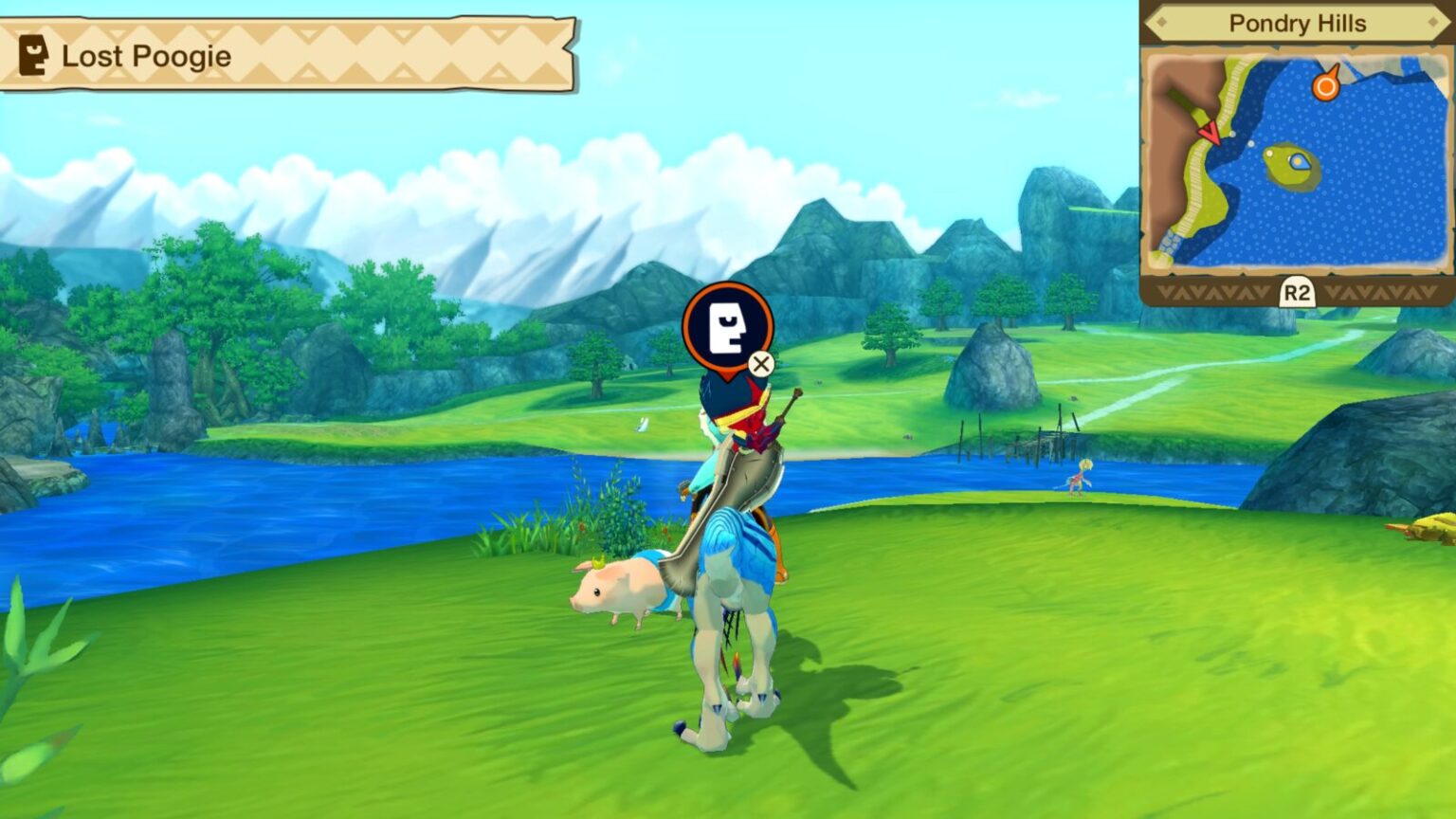Select the Lost Poogie quest title text
Viewport: 1456px width, 819px height.
coord(146,57)
